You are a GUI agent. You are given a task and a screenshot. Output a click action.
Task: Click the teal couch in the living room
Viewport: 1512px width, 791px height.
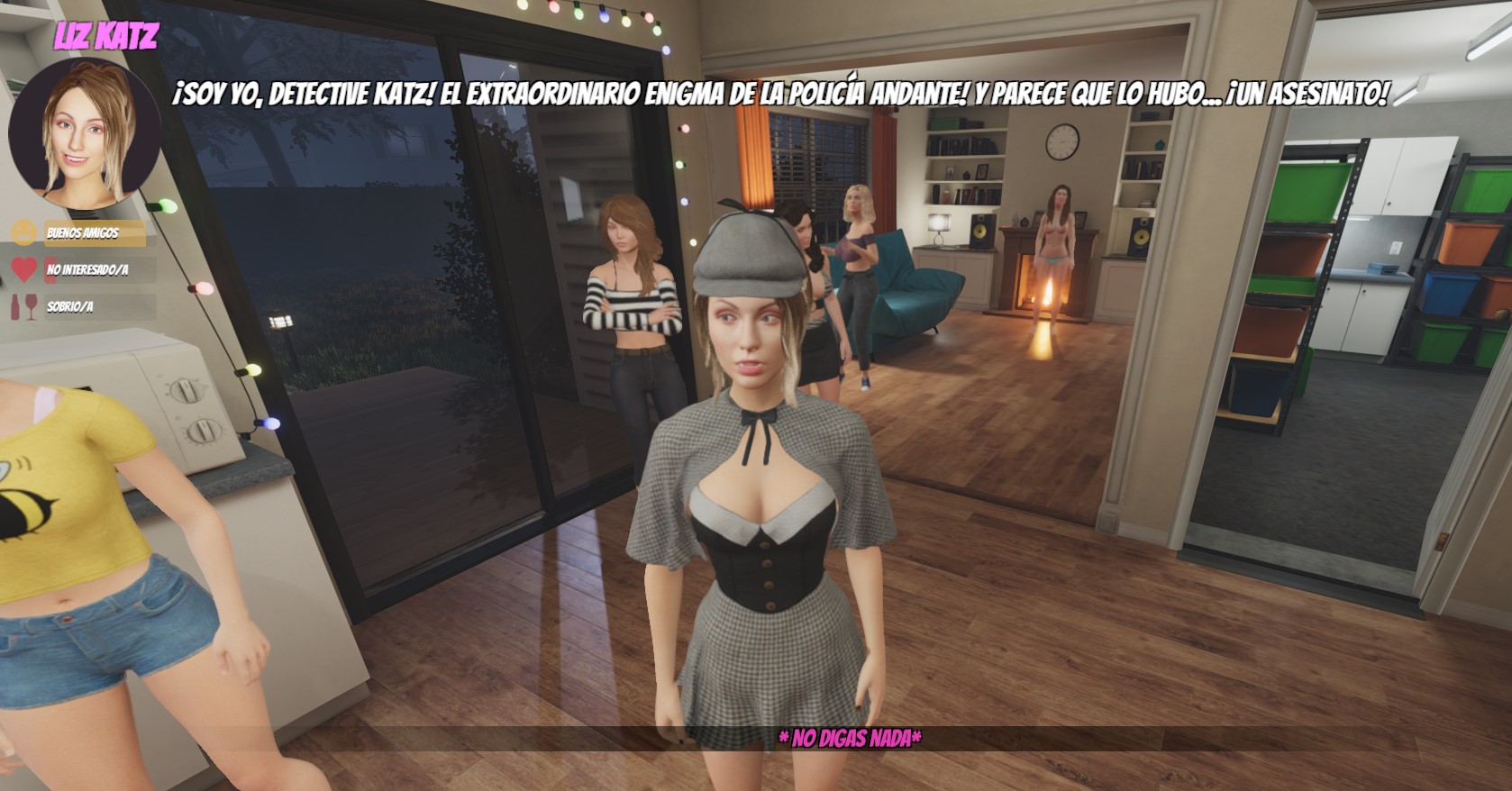[910, 297]
